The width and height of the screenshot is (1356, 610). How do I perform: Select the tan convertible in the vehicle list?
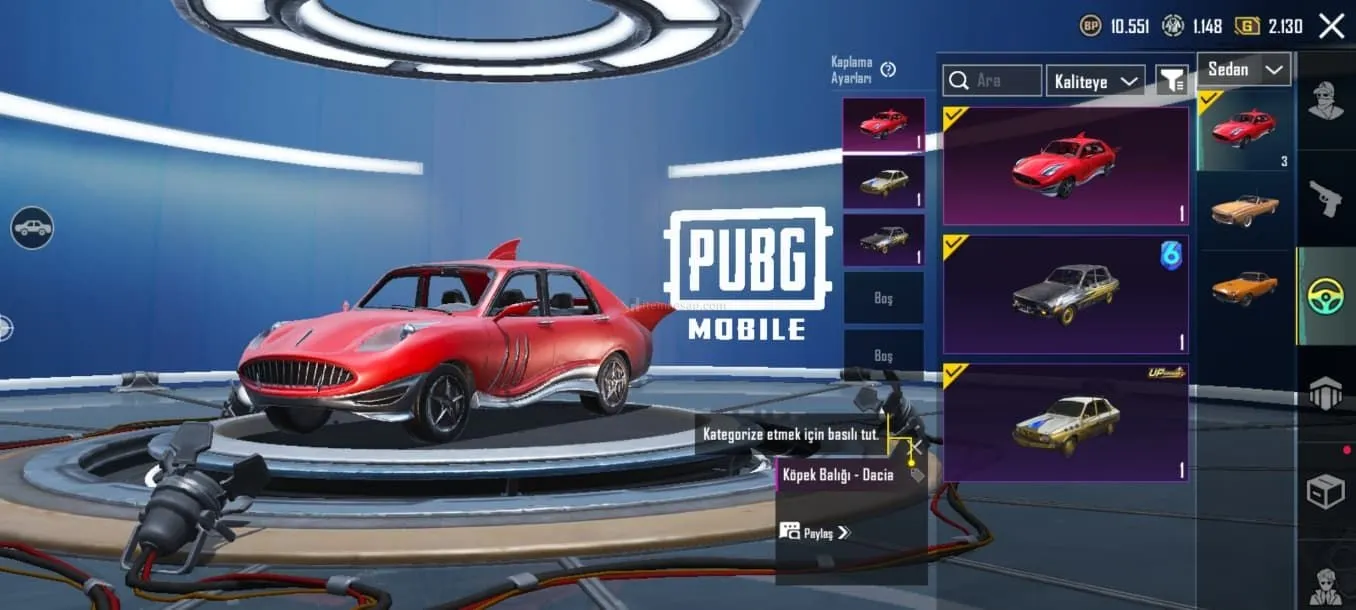point(1244,210)
